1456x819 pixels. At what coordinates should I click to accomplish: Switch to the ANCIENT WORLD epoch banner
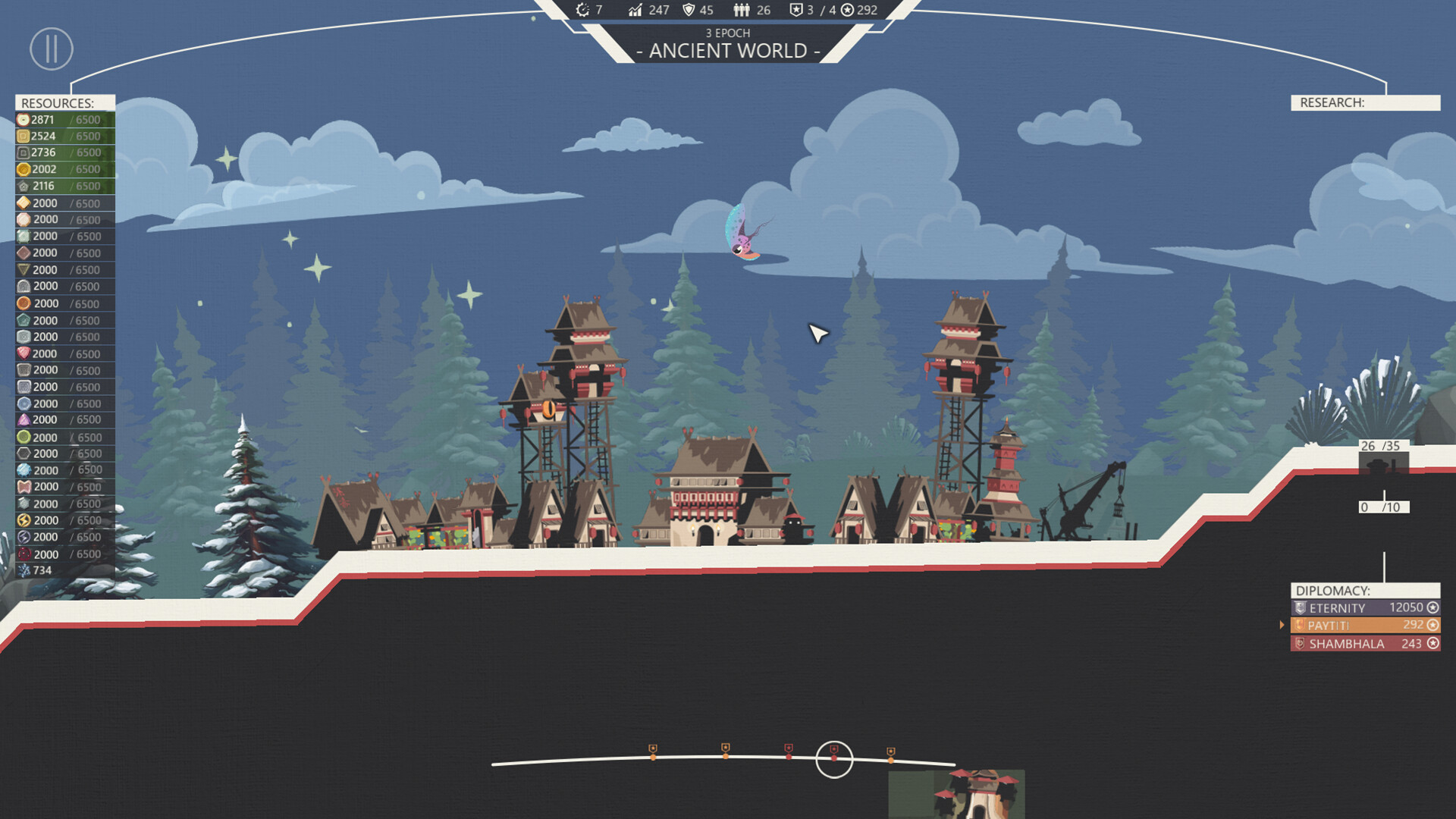[x=728, y=51]
